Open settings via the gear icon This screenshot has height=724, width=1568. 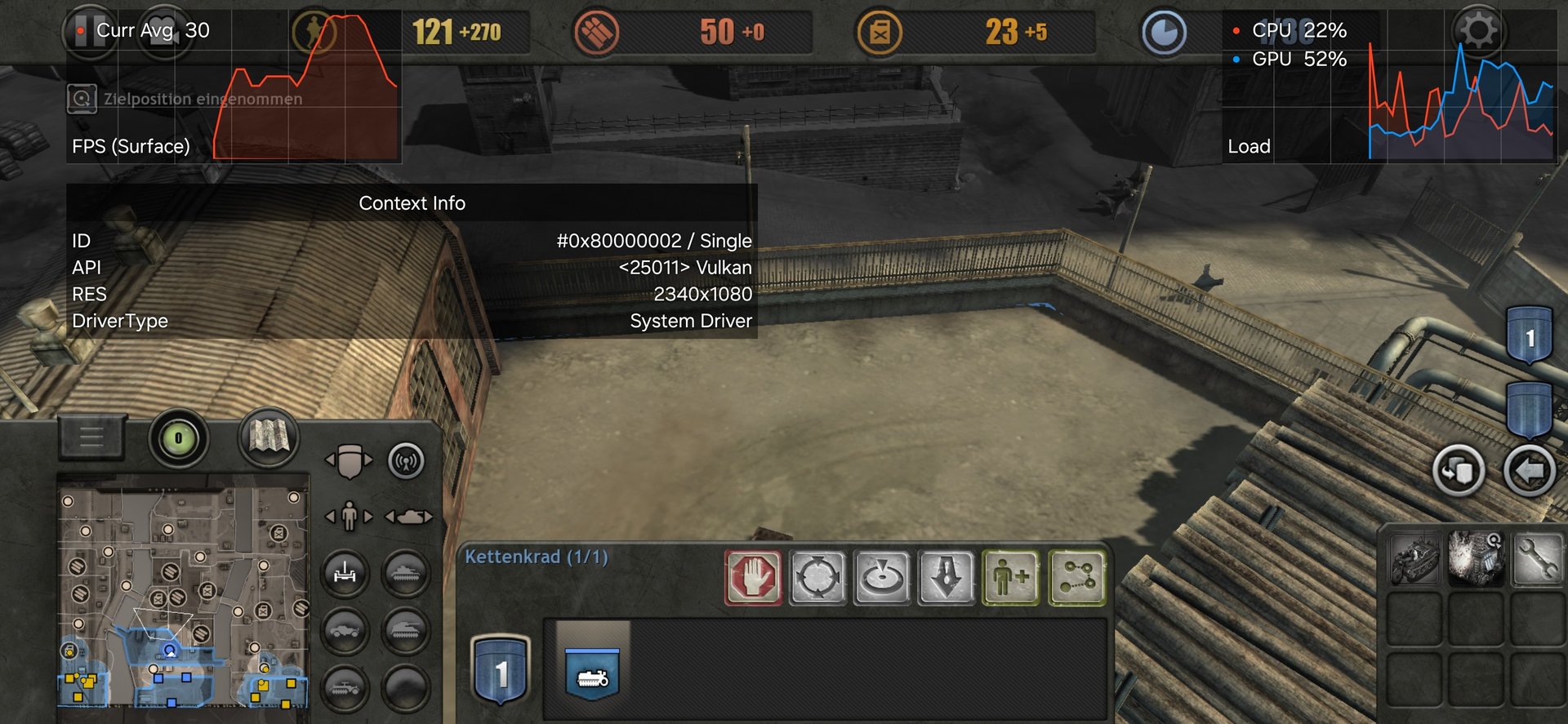pyautogui.click(x=1478, y=31)
